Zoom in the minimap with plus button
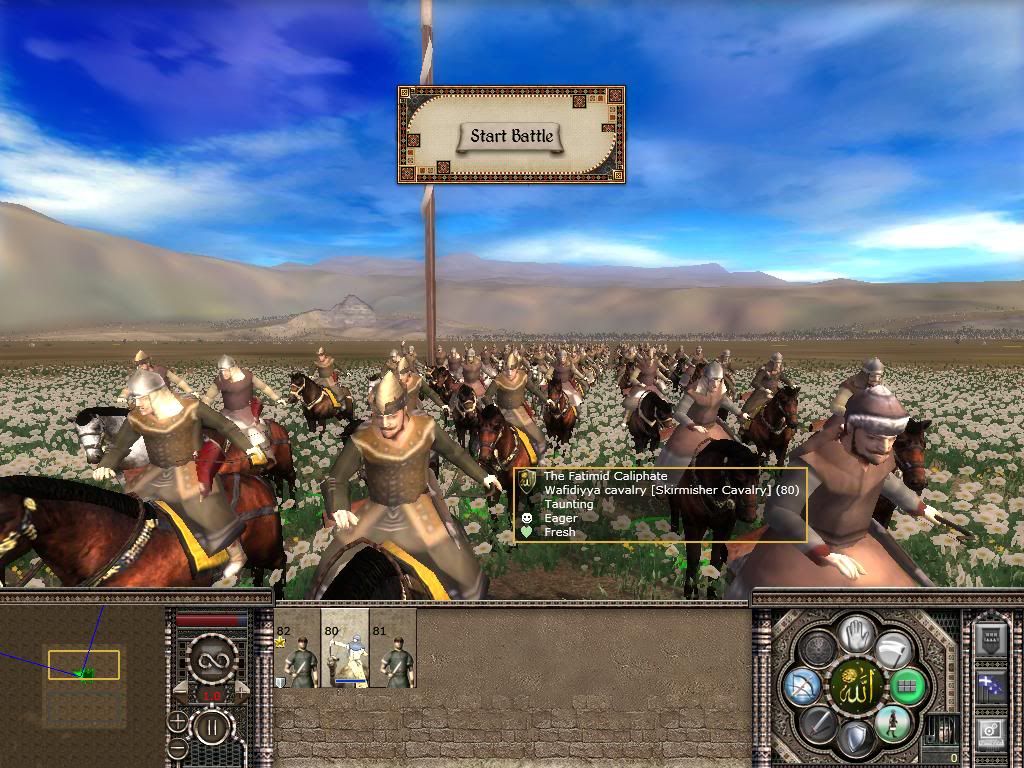1024x768 pixels. coord(177,720)
